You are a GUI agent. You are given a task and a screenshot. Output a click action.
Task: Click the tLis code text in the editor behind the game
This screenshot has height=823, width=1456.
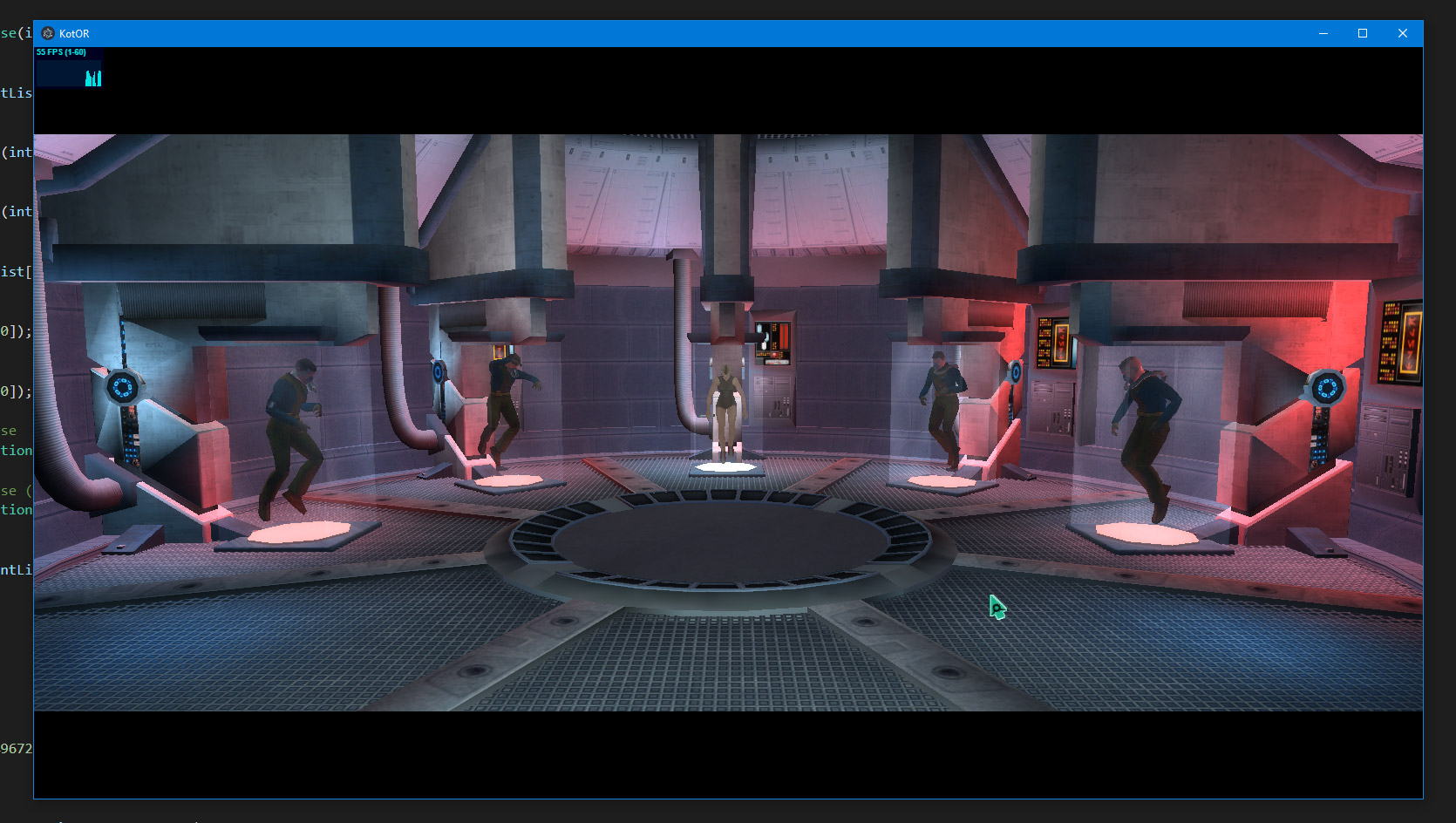tap(15, 92)
